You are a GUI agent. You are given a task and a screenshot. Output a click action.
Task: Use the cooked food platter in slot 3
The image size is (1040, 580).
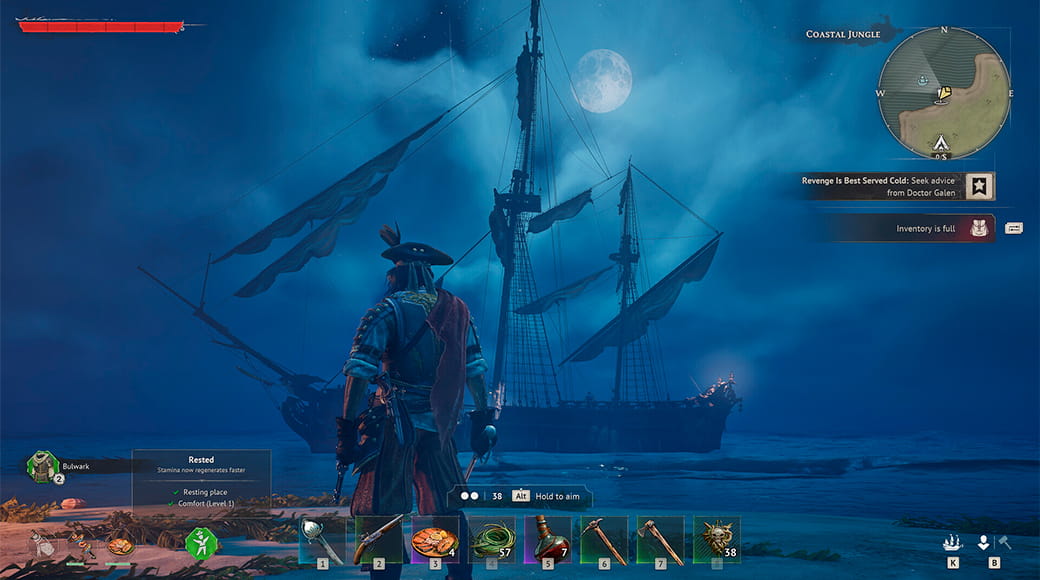click(x=435, y=540)
